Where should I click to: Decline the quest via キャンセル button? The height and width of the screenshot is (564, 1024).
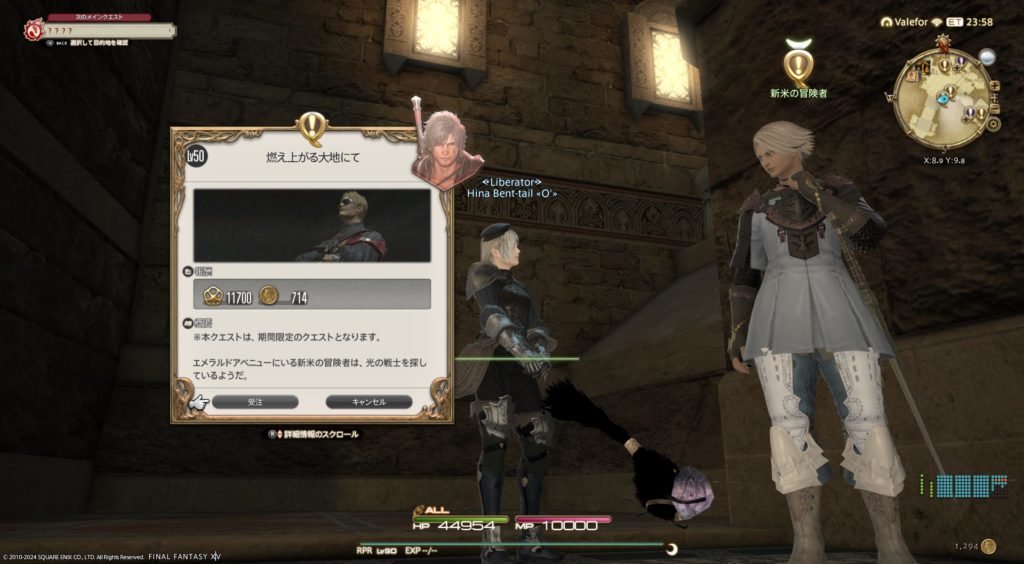pyautogui.click(x=369, y=401)
